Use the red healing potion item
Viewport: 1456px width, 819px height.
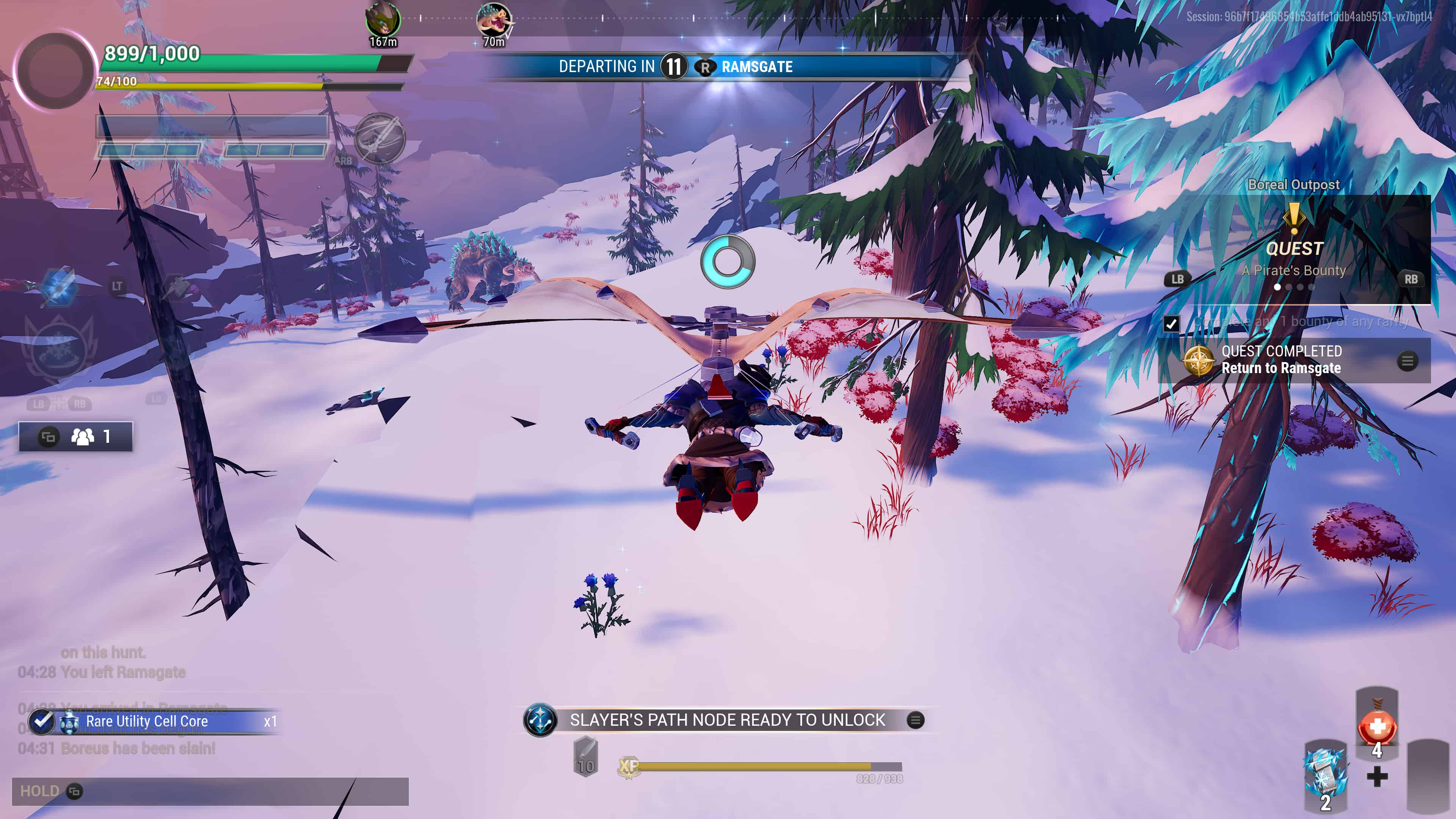click(x=1377, y=728)
